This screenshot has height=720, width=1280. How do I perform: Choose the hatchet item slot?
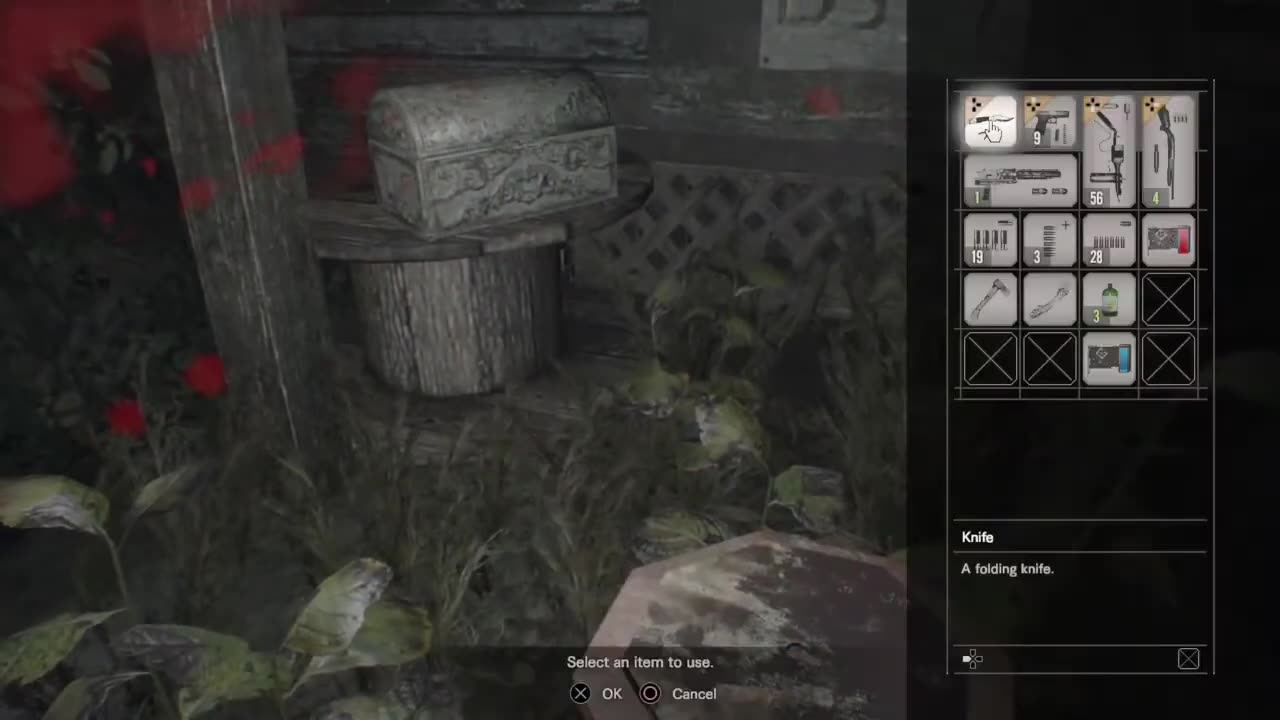tap(990, 299)
